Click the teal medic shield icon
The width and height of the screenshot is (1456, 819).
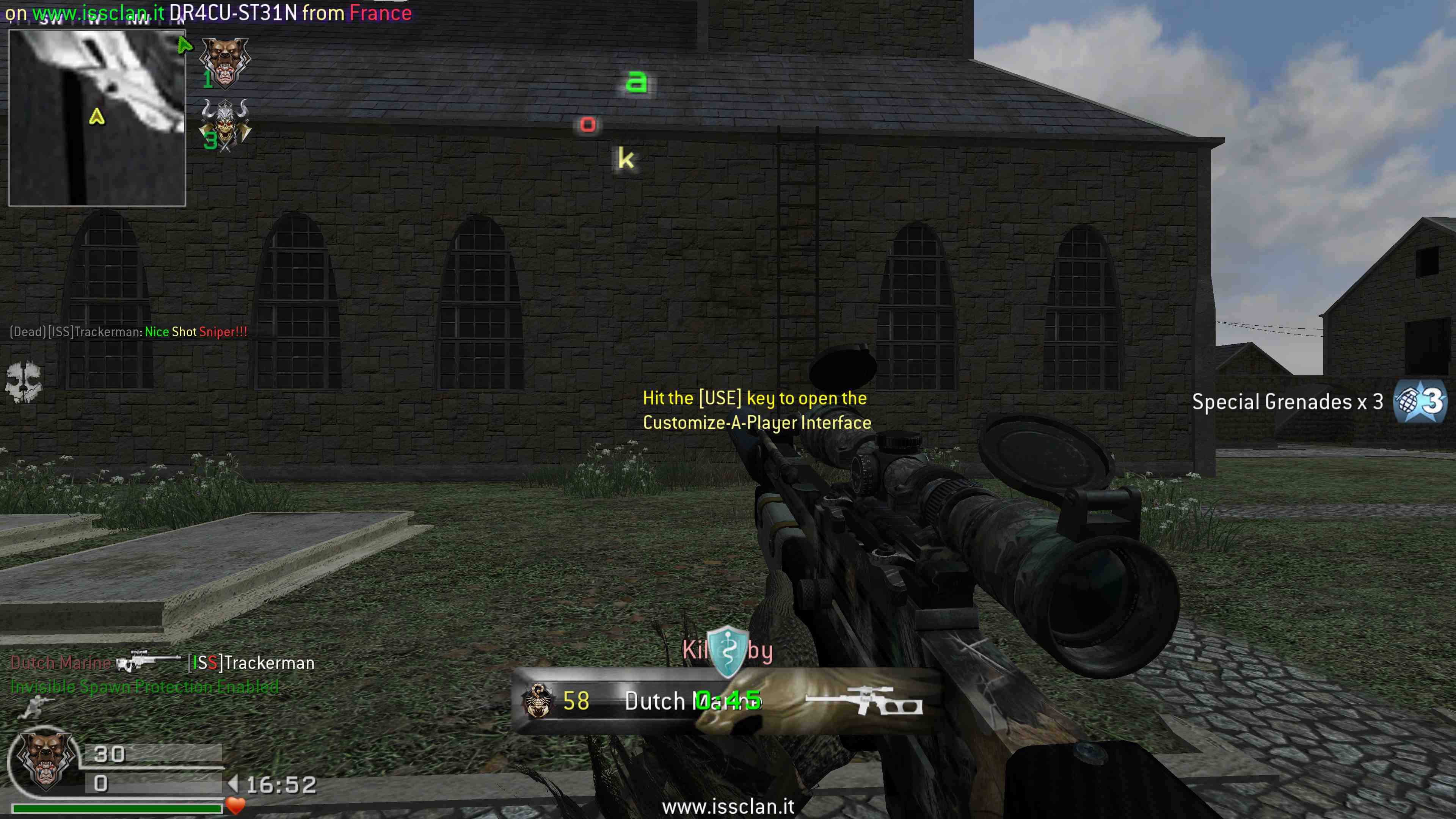(728, 652)
